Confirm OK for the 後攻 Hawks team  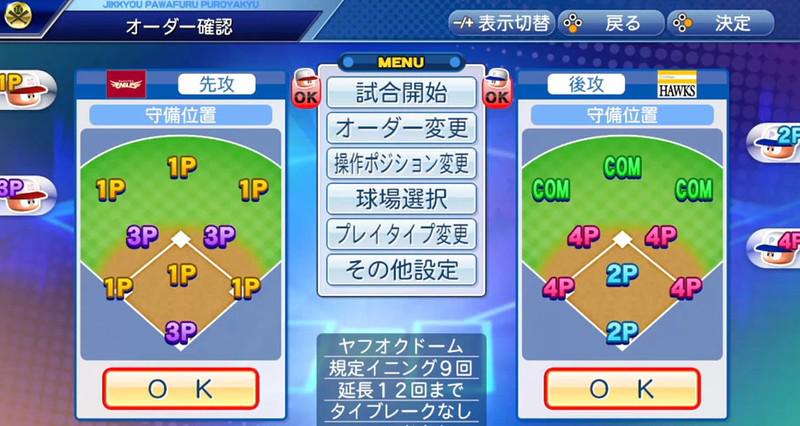(x=622, y=388)
